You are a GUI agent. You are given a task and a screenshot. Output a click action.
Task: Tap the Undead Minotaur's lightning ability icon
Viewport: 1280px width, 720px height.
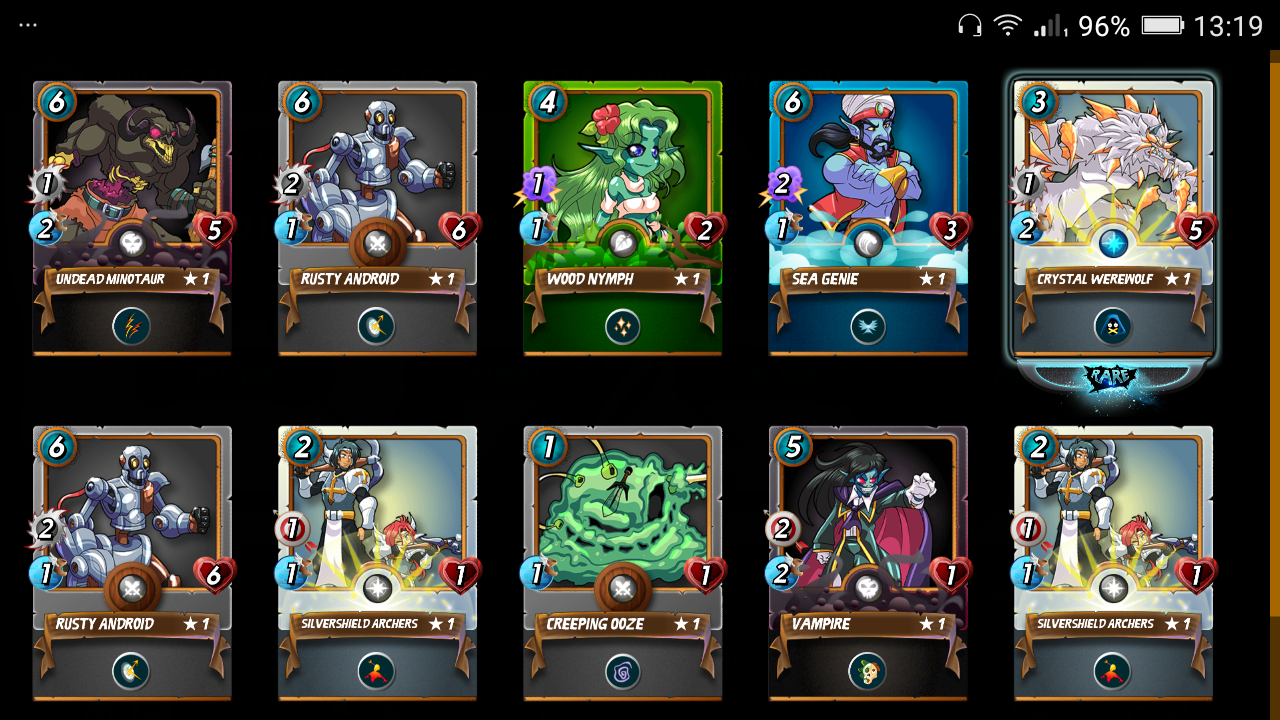(x=132, y=326)
